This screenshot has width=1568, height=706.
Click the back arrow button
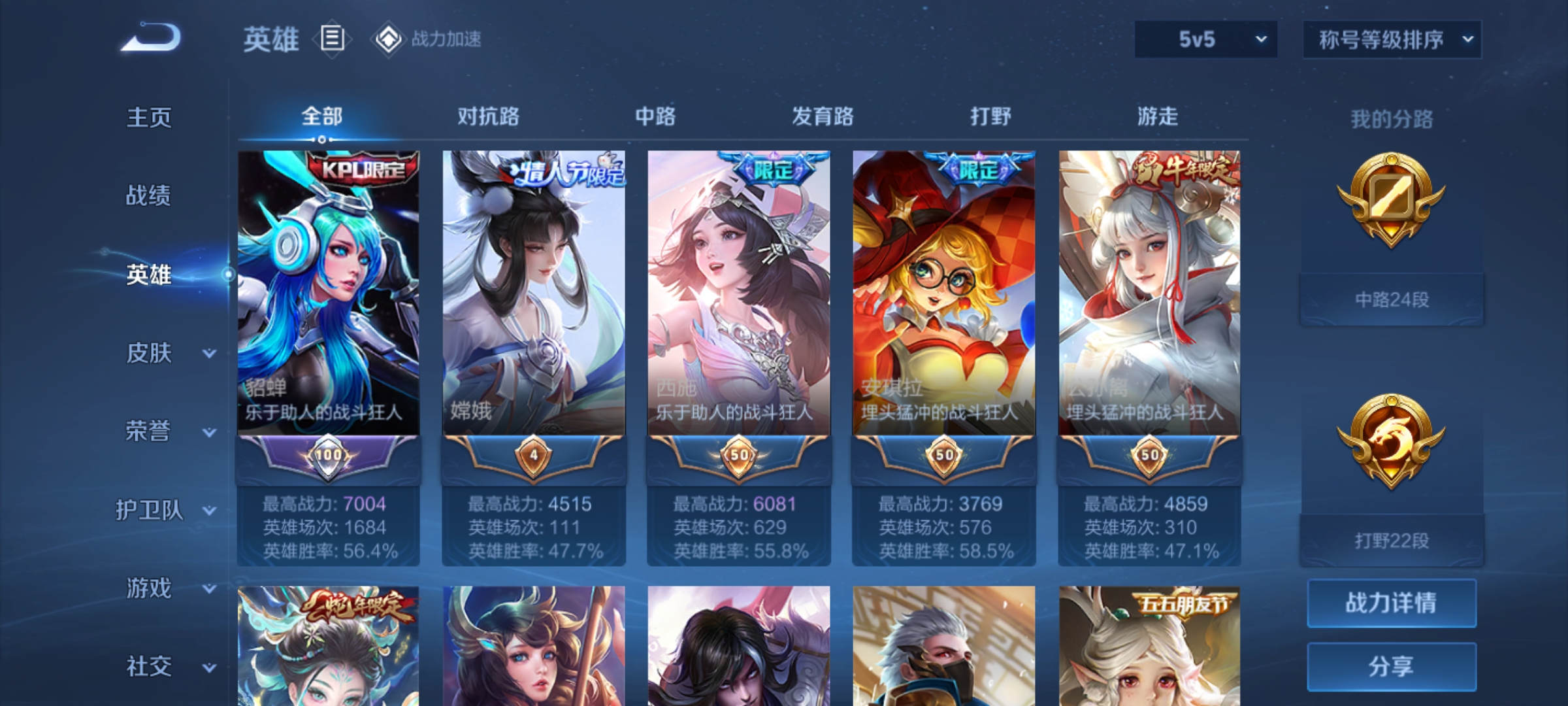coord(151,38)
